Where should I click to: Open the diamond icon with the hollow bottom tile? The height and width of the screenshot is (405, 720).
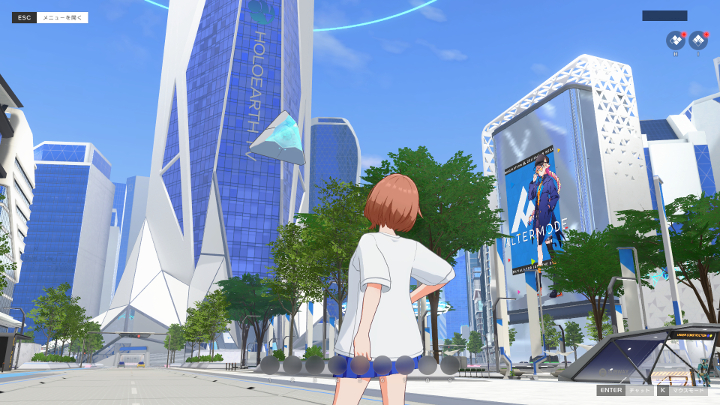click(698, 41)
